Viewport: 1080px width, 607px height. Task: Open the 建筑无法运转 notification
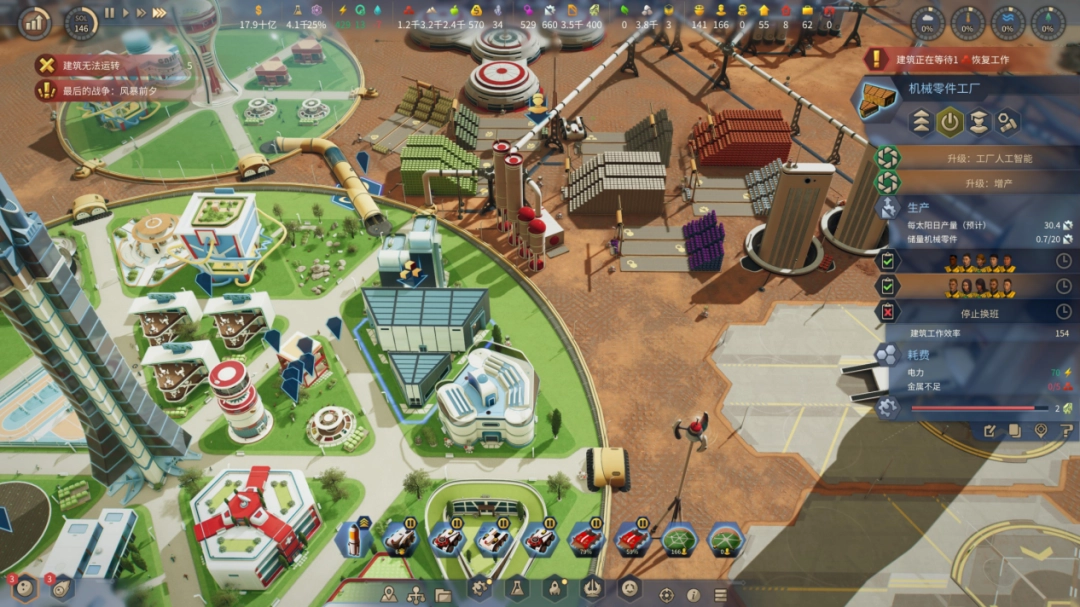tap(110, 65)
